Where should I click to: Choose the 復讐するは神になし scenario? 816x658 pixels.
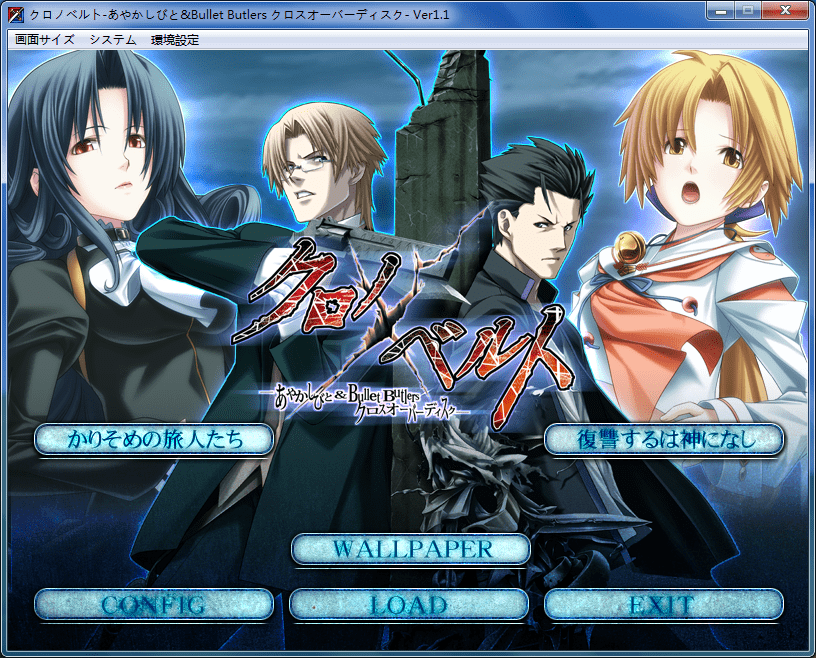coord(664,439)
